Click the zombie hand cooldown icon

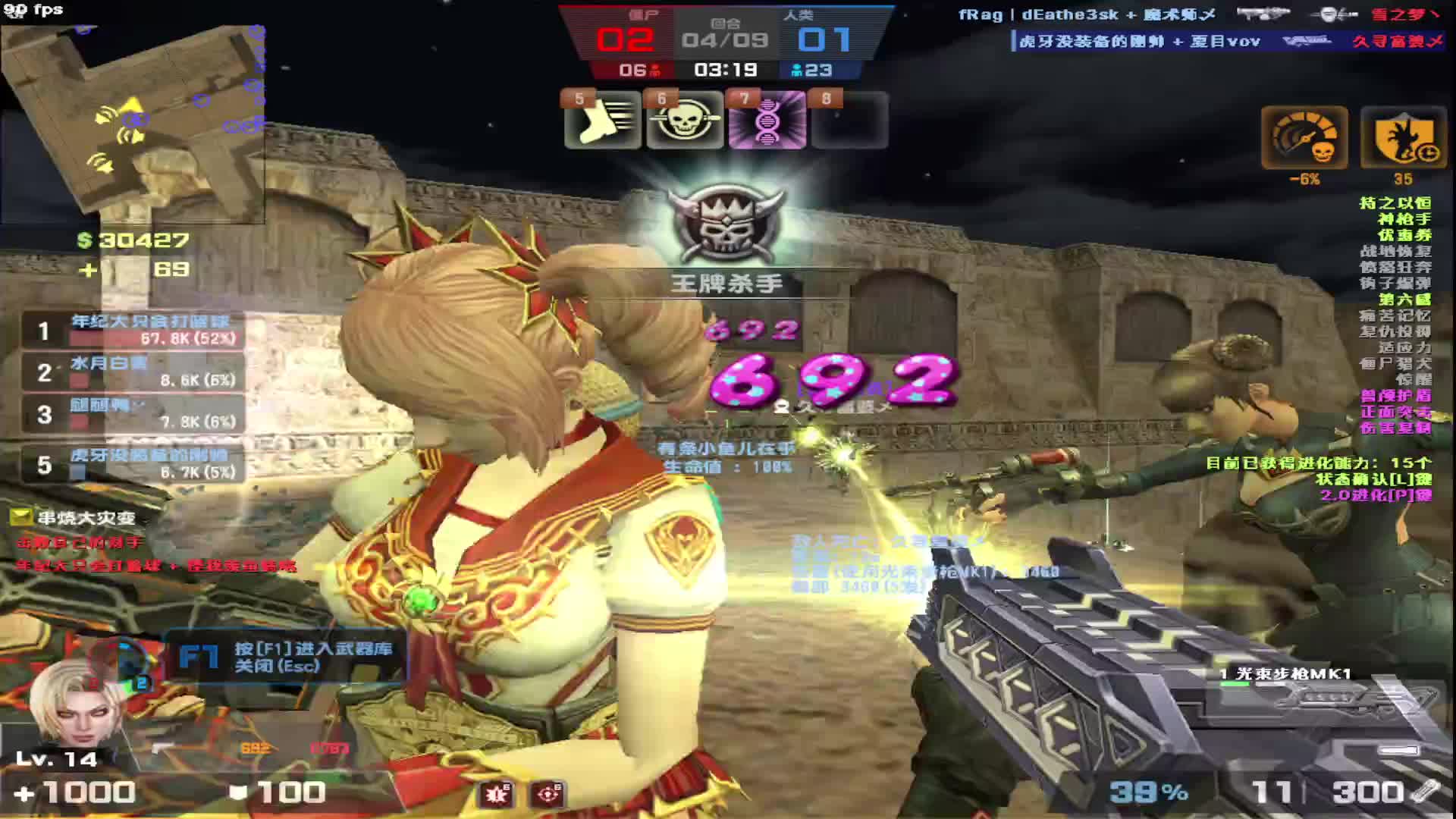[x=1404, y=138]
